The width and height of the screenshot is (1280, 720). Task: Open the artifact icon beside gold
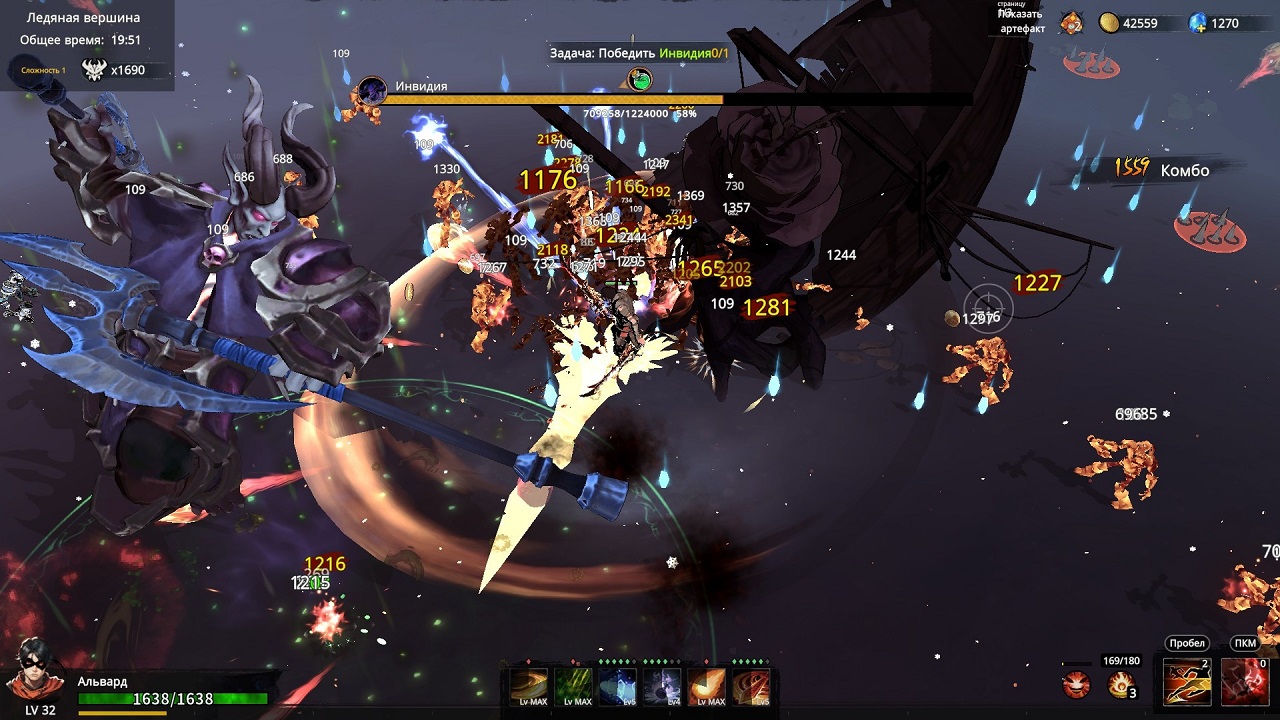coord(1071,22)
